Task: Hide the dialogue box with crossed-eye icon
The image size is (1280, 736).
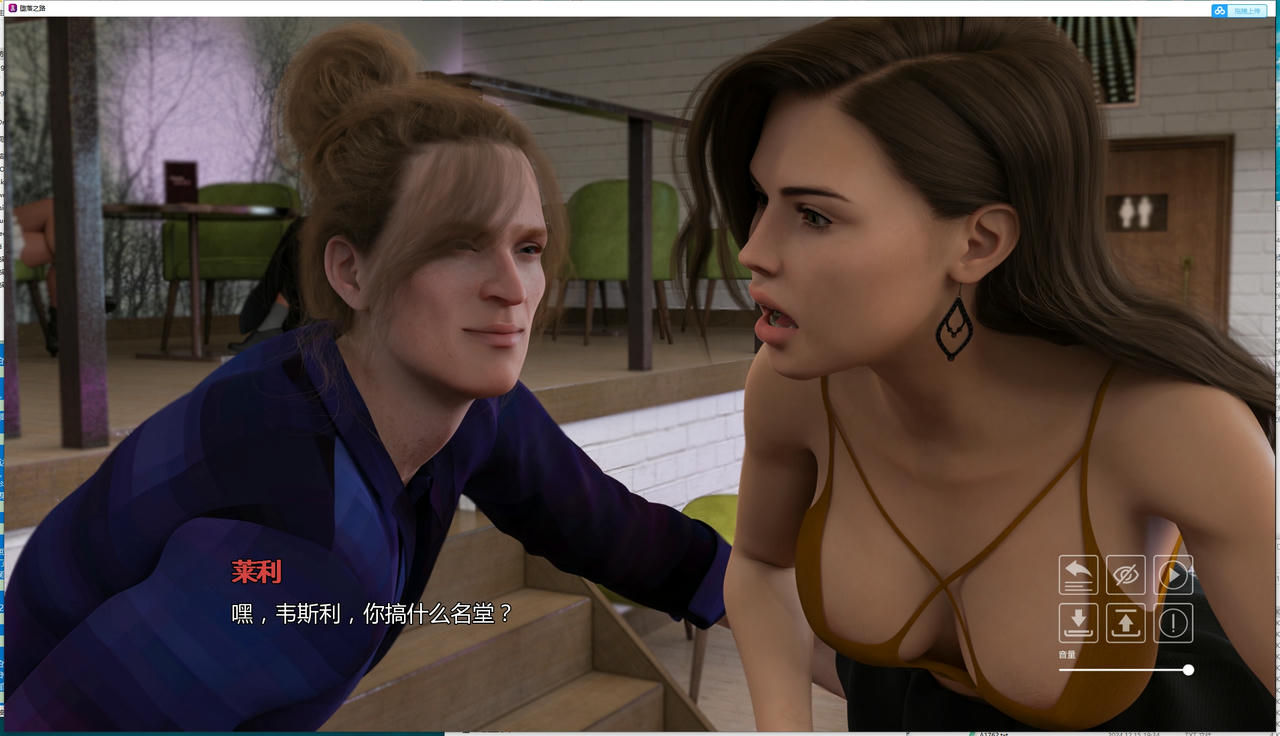Action: click(x=1126, y=575)
